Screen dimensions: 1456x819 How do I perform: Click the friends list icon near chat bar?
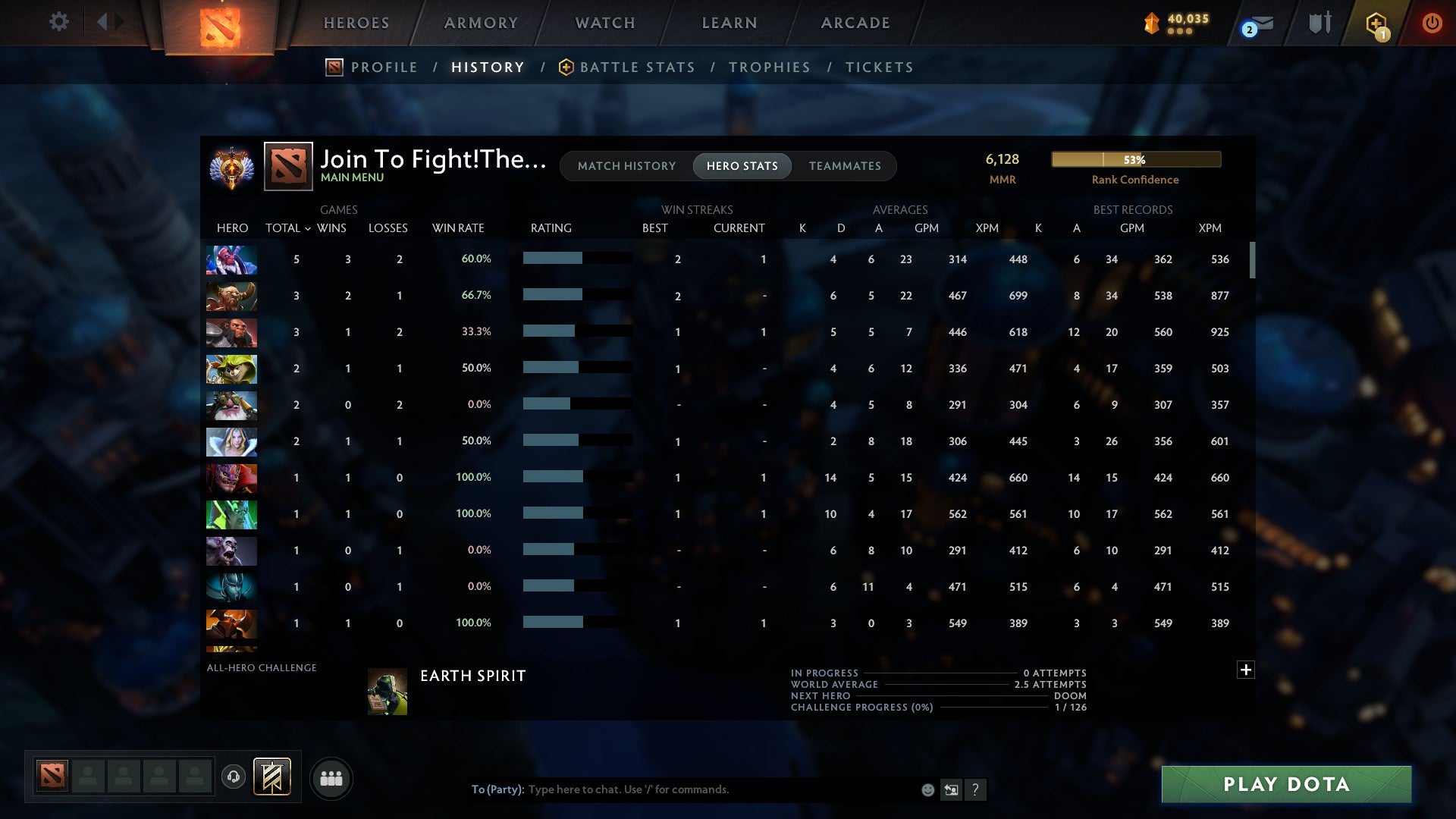[x=331, y=778]
